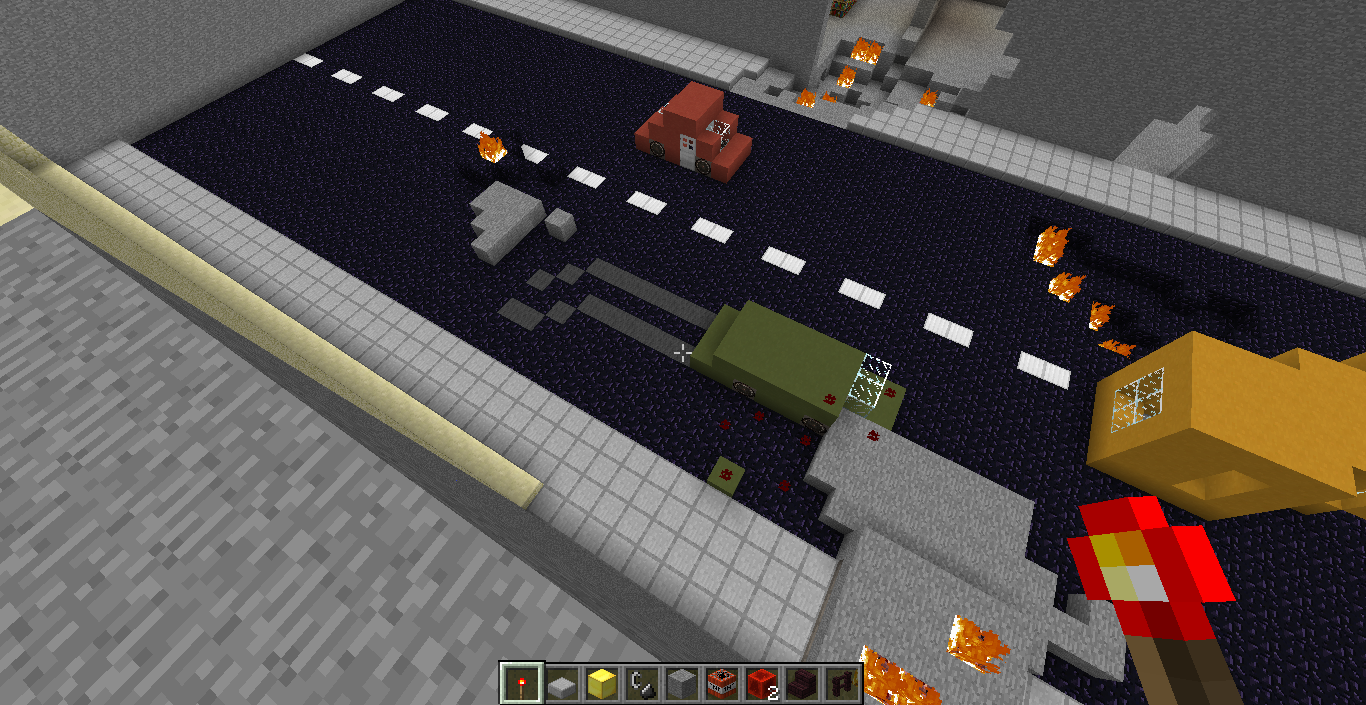1366x705 pixels.
Task: Choose the red block stack of 2
Action: (761, 684)
